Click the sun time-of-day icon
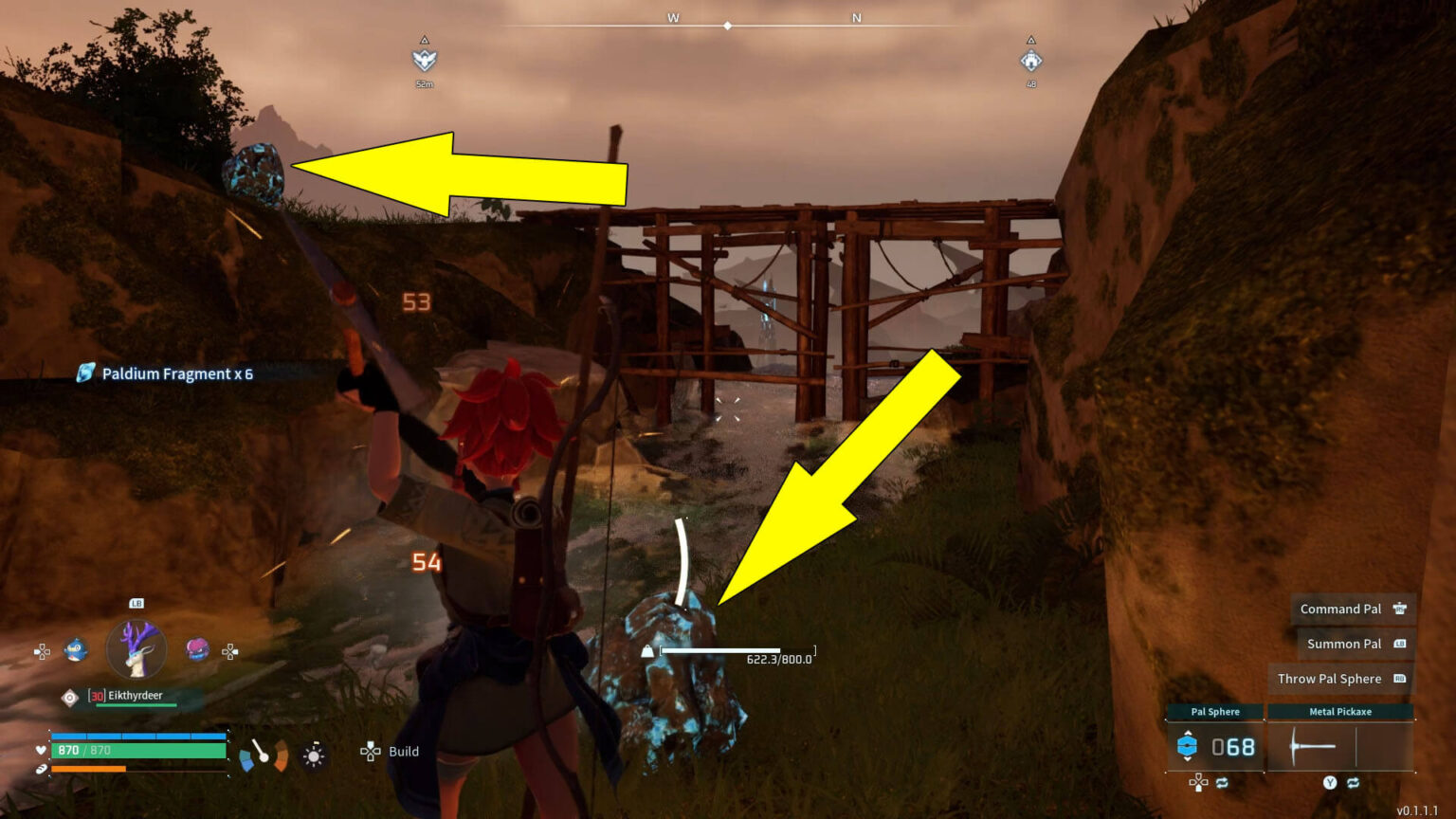1456x819 pixels. (x=314, y=755)
